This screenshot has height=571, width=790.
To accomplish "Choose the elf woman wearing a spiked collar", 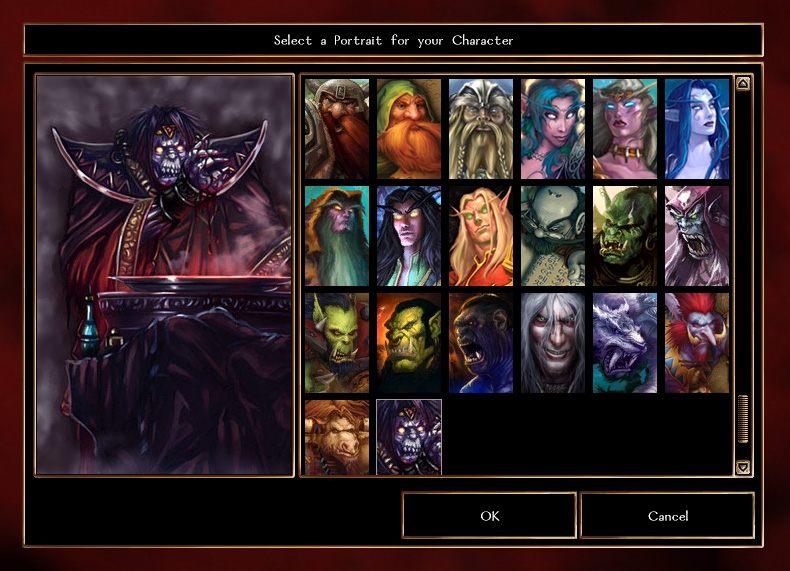I will 625,129.
